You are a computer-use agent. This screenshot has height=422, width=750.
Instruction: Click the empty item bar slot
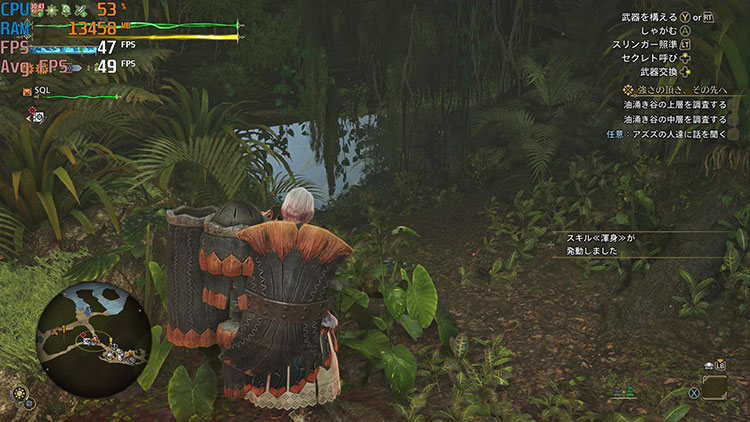click(x=714, y=387)
